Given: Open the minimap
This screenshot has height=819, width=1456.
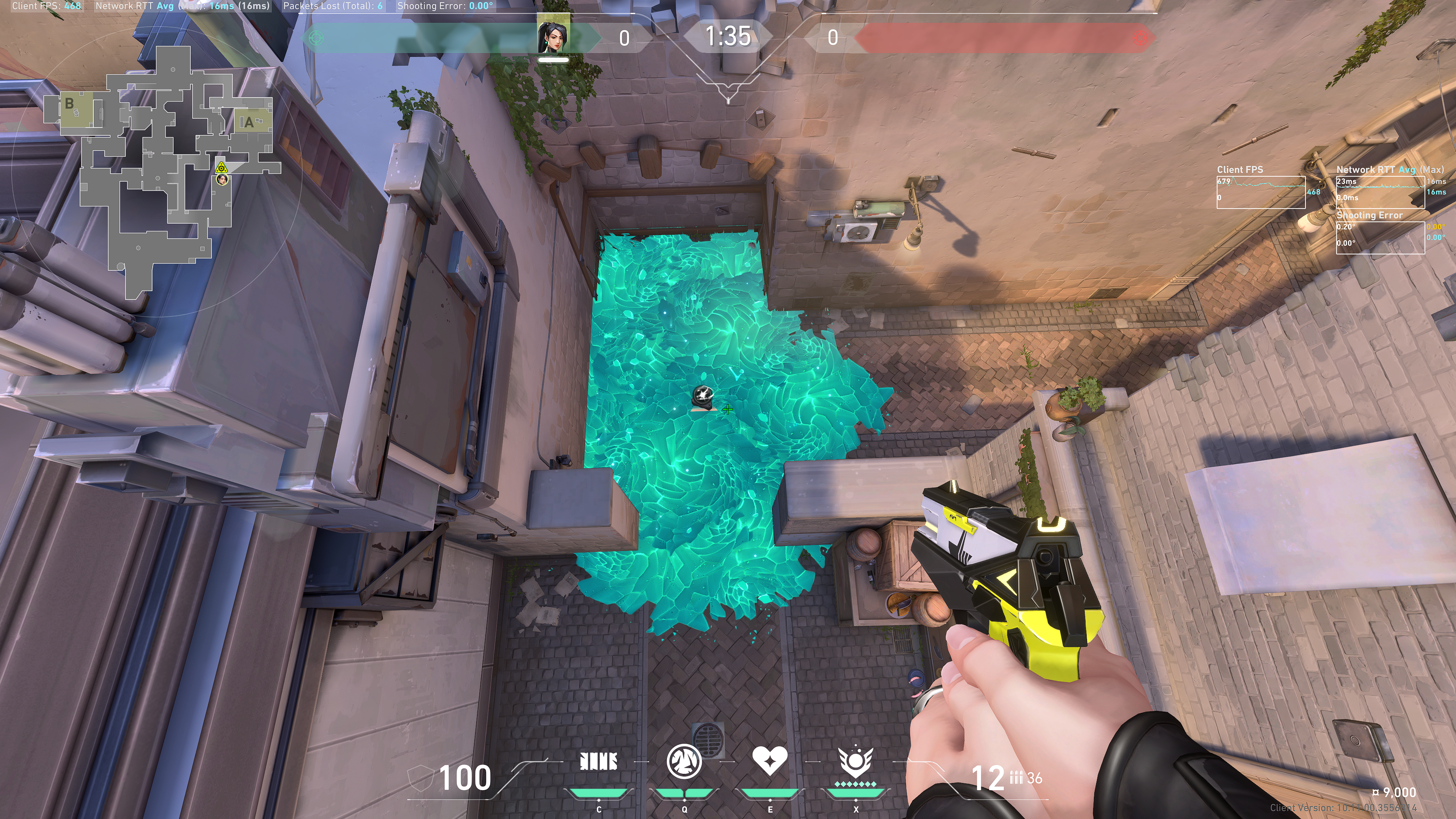Looking at the screenshot, I should pyautogui.click(x=164, y=169).
